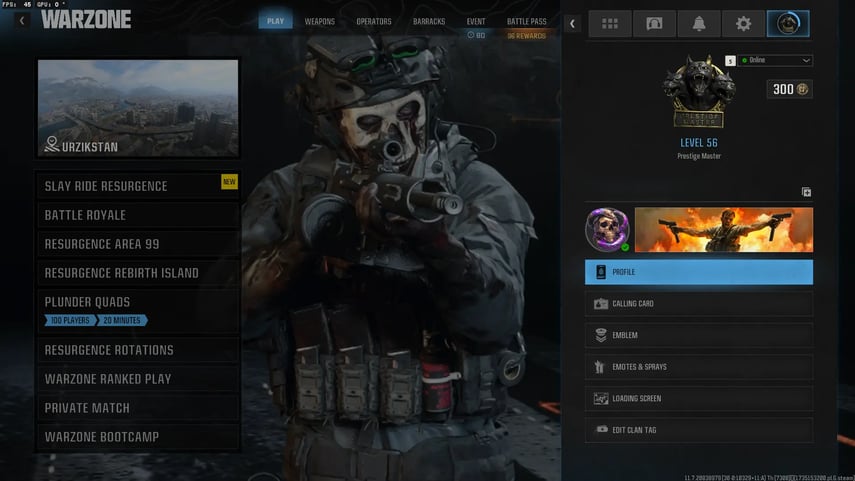Enter Warzone Bootcamp
This screenshot has width=855, height=481.
138,437
